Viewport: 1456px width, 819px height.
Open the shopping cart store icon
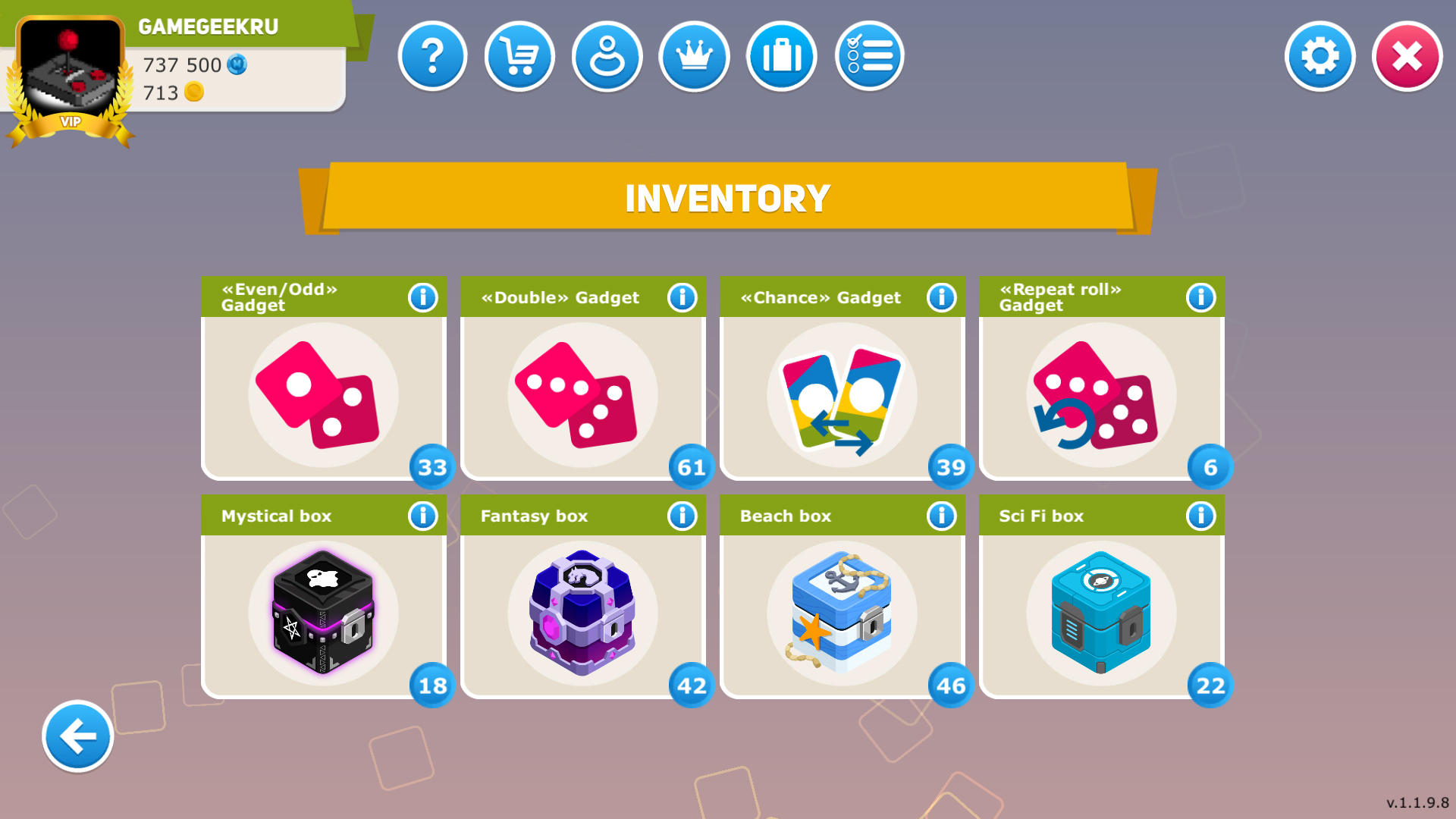519,56
